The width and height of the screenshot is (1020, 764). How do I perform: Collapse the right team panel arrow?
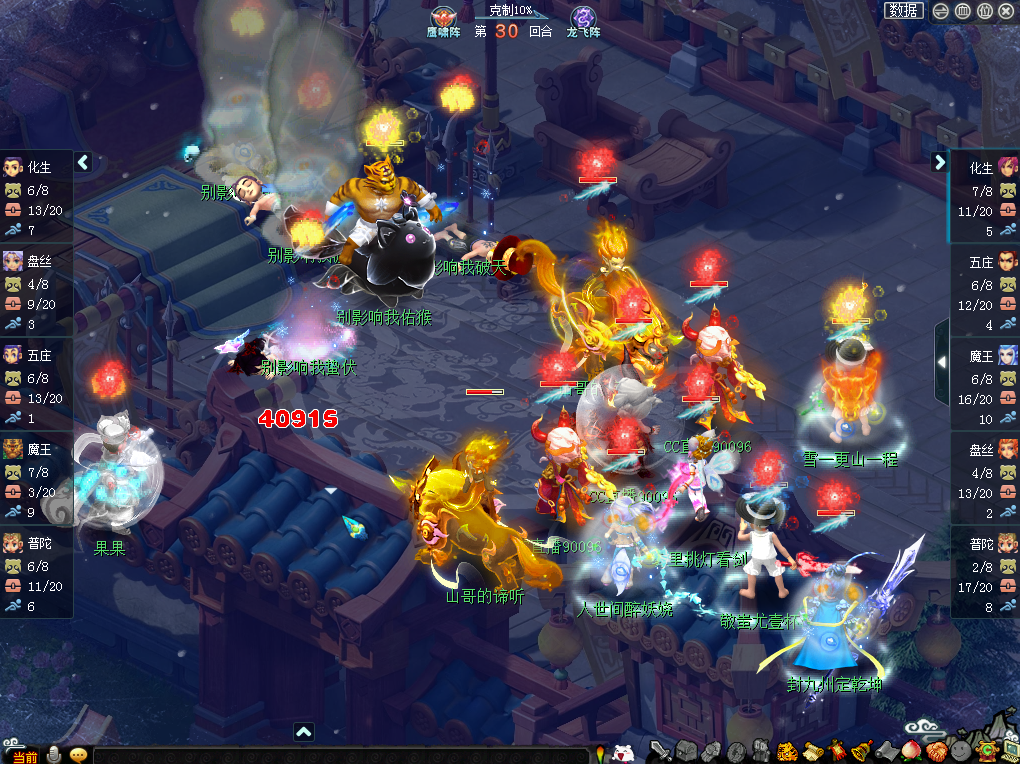pos(940,162)
